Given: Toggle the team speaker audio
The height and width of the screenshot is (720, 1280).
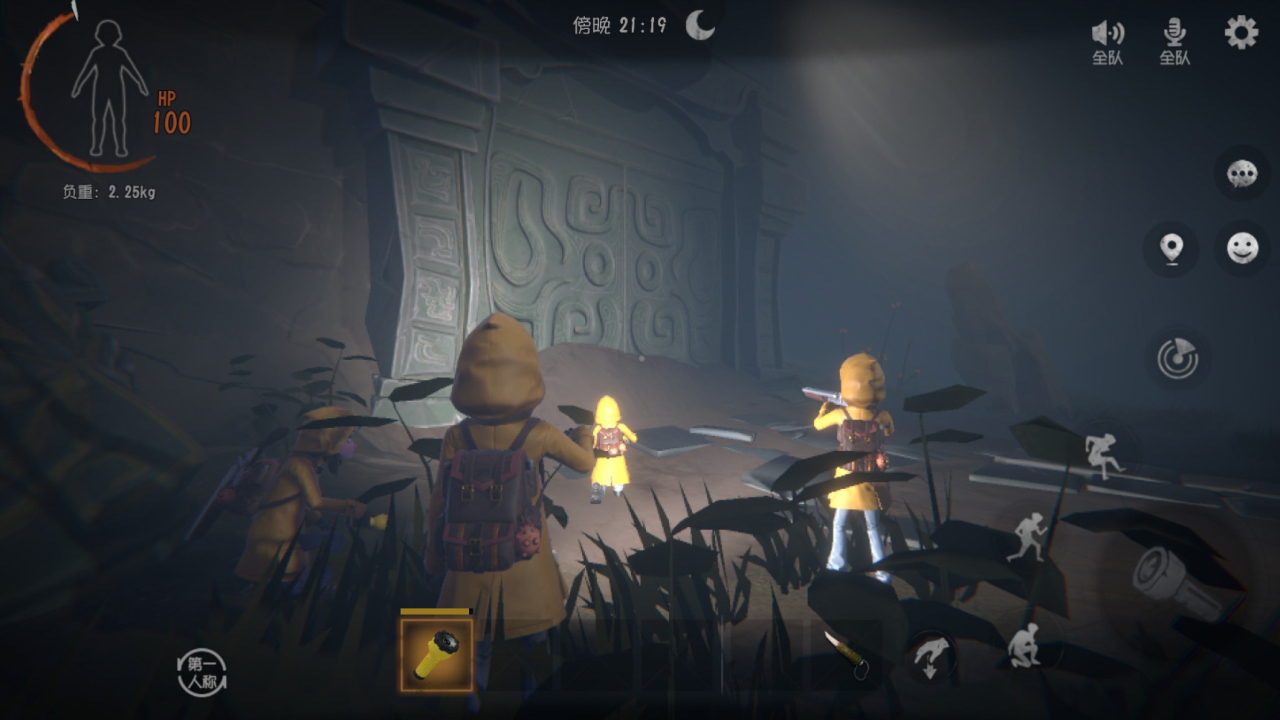Looking at the screenshot, I should [1107, 42].
